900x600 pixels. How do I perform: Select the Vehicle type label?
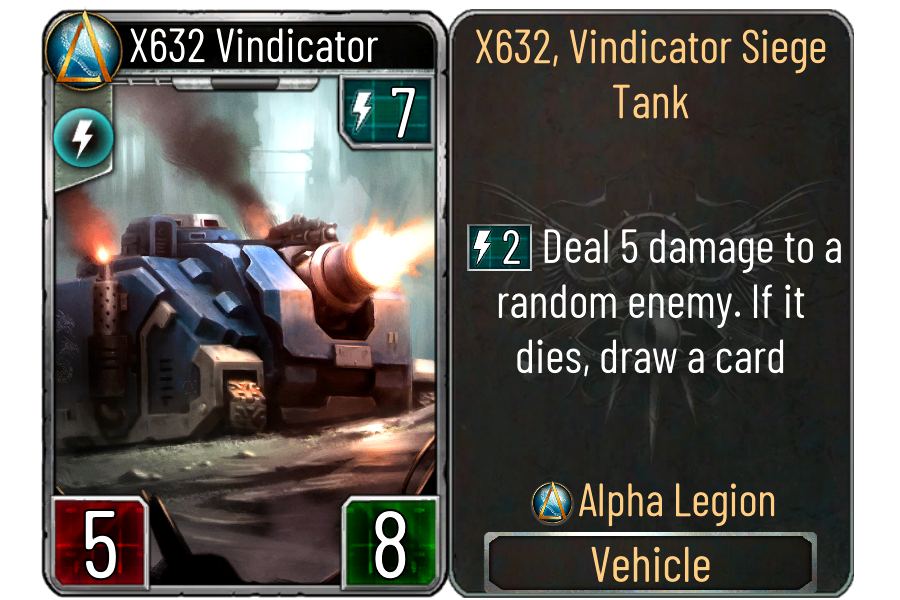click(x=651, y=564)
